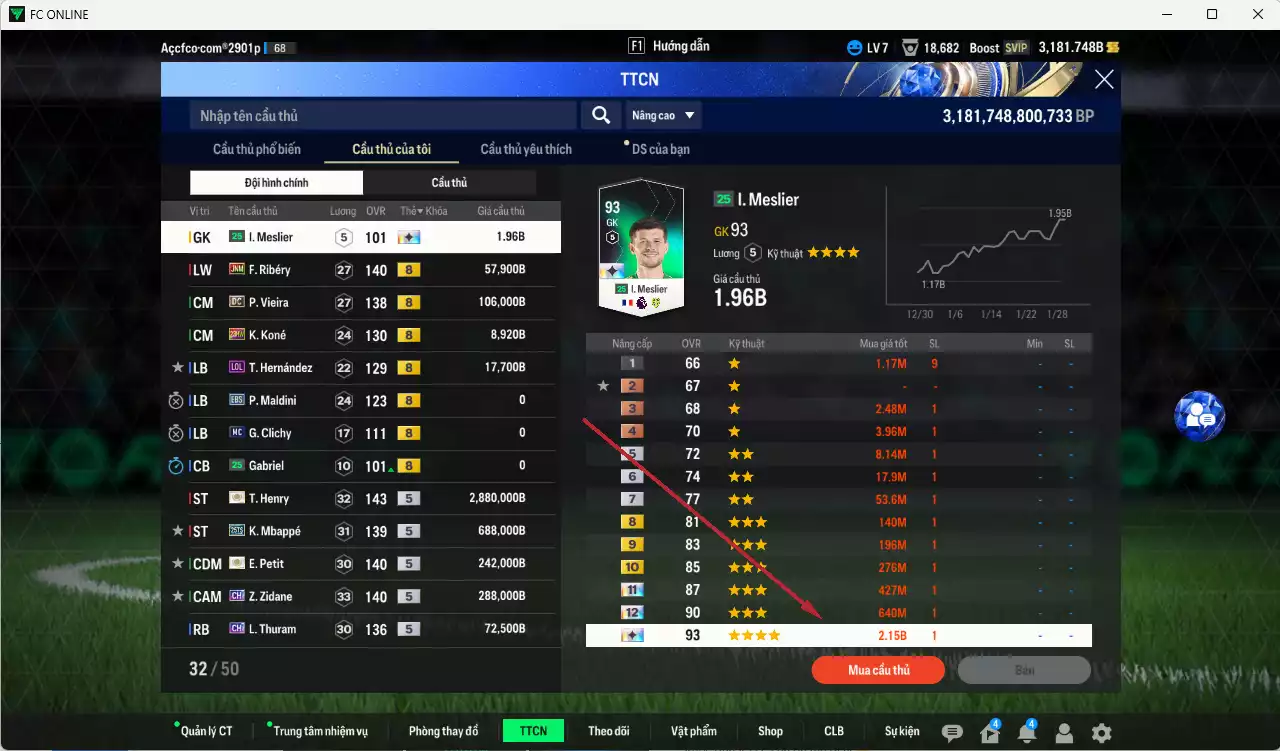Switch to the Cầu thủ yêu thích tab

[524, 148]
